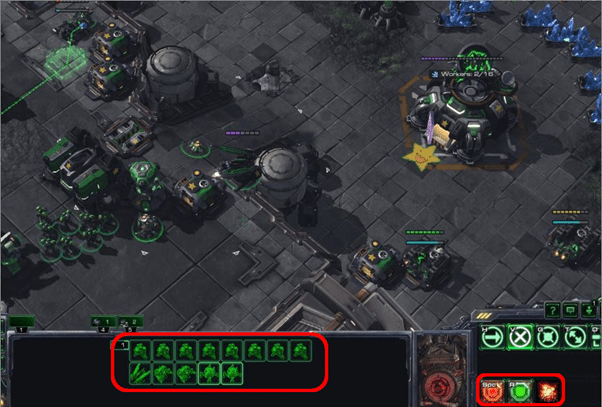Open the help menu question mark button
The image size is (602, 407).
[x=553, y=311]
